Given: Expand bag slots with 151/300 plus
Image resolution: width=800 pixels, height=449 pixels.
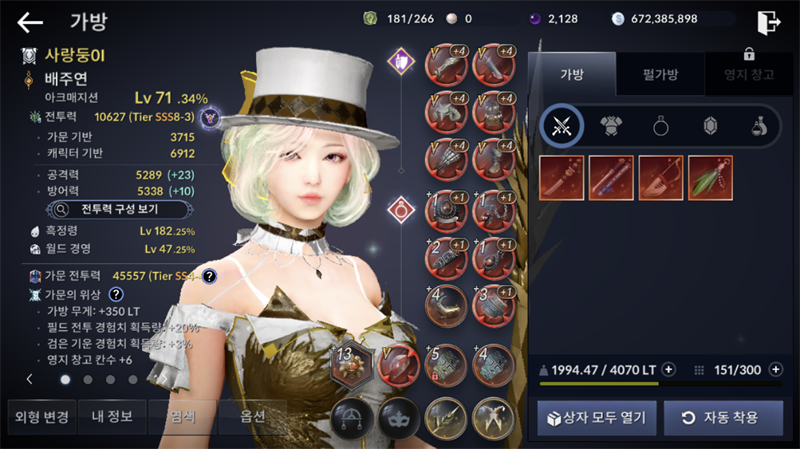Looking at the screenshot, I should (x=774, y=370).
